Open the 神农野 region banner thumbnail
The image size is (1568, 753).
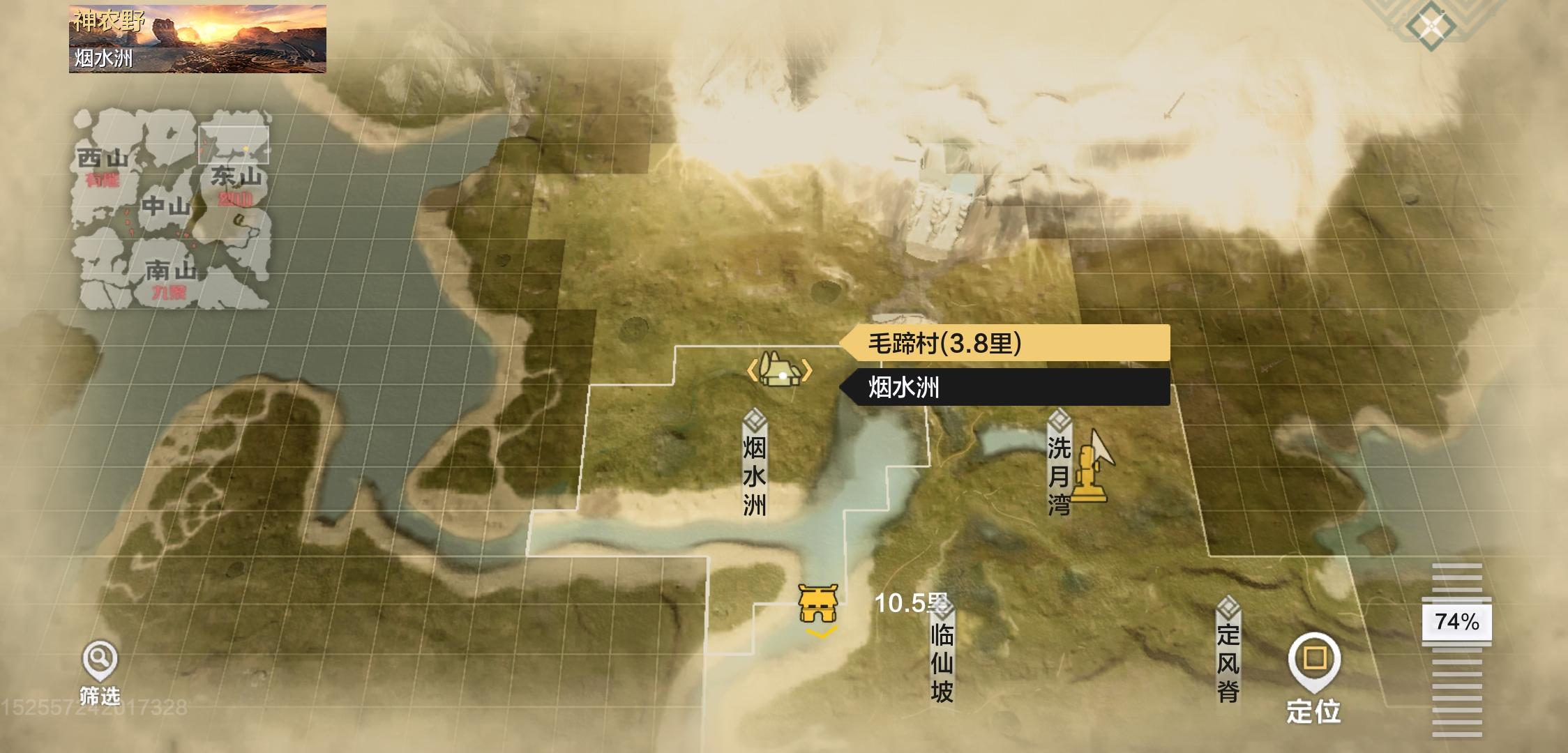(197, 39)
